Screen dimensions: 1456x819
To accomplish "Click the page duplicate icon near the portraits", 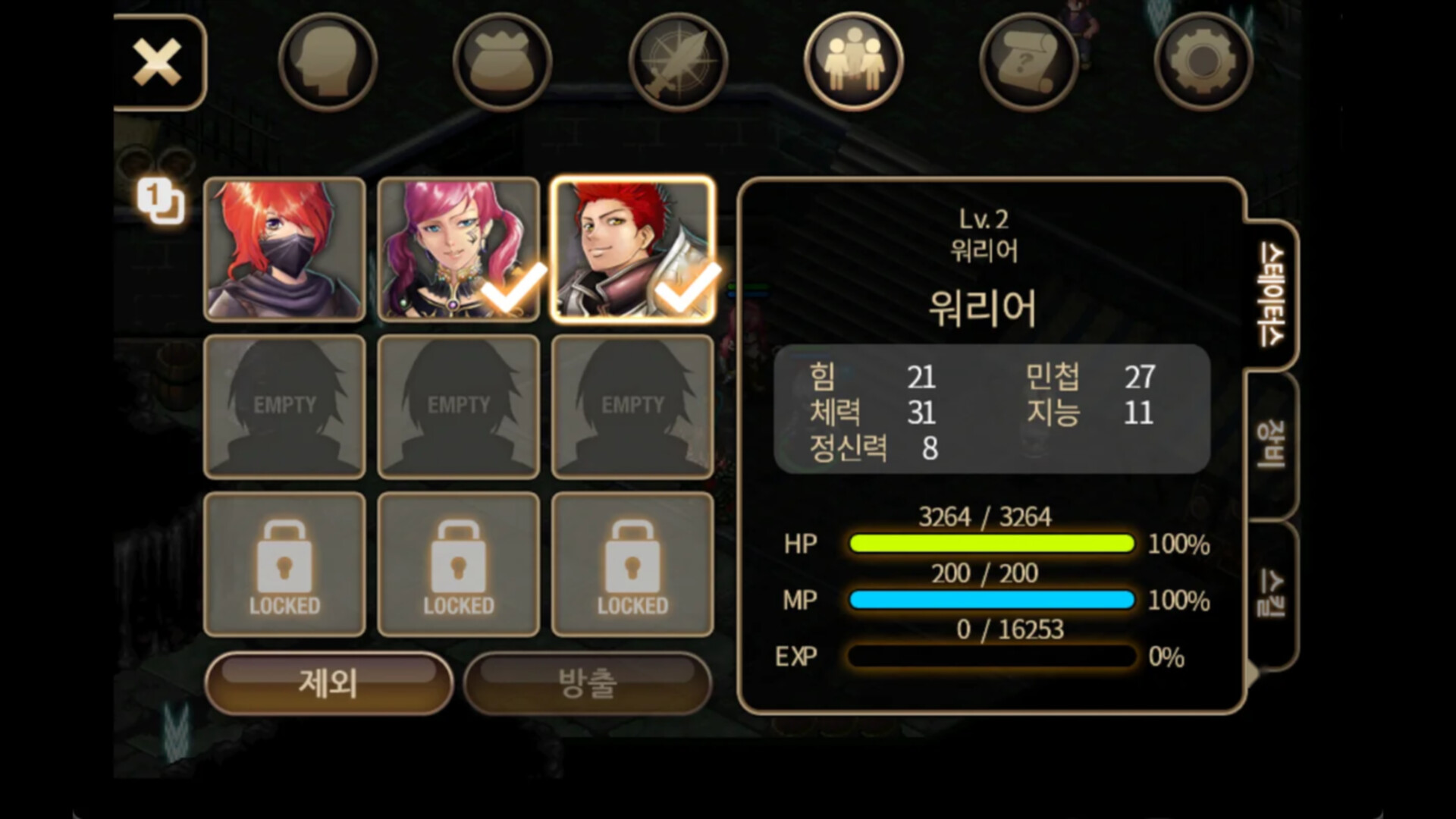I will tap(161, 199).
